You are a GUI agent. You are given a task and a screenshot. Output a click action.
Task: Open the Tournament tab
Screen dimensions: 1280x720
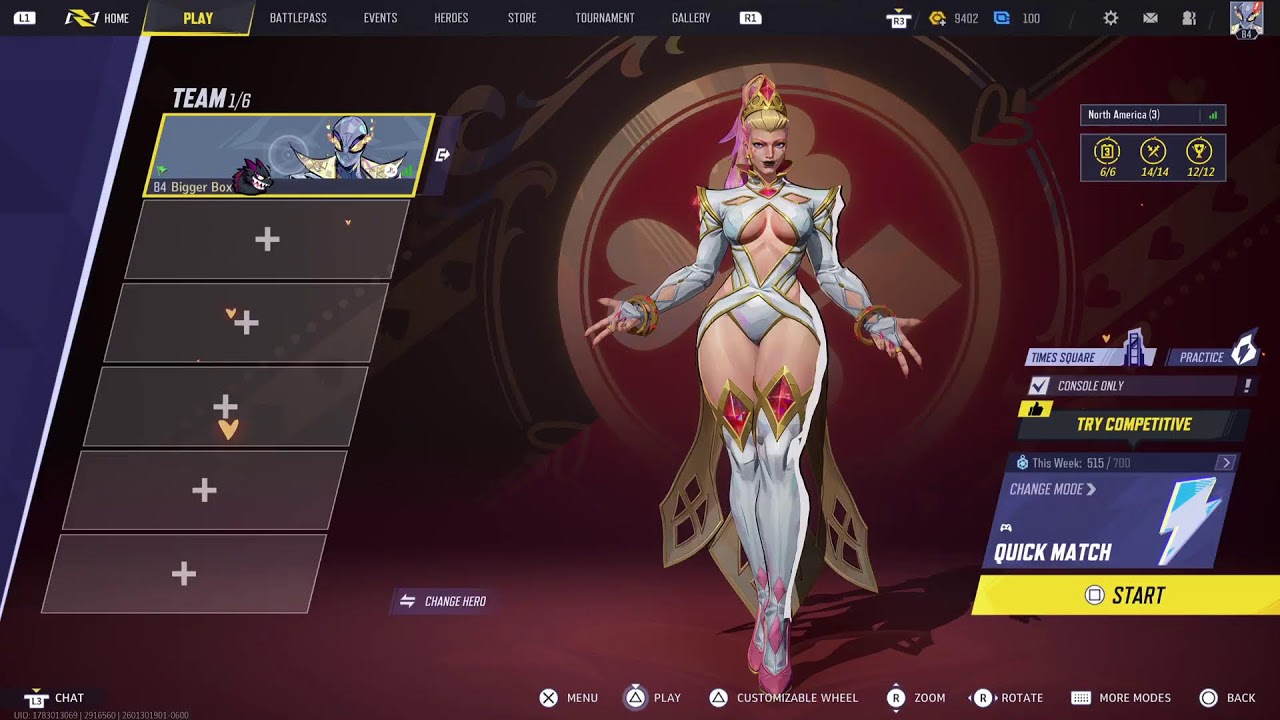tap(605, 18)
